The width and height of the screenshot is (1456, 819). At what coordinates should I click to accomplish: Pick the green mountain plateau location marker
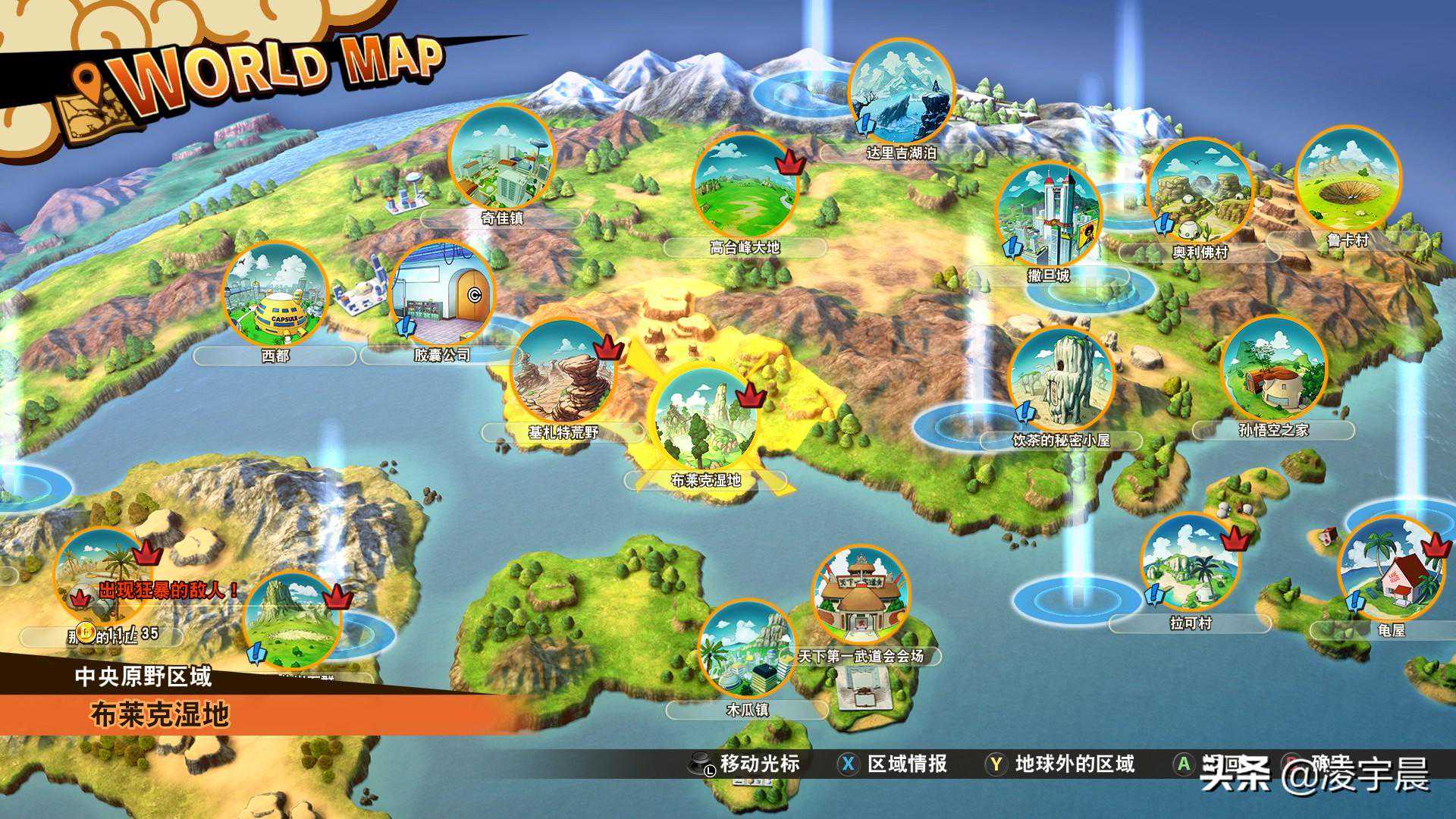[293, 620]
